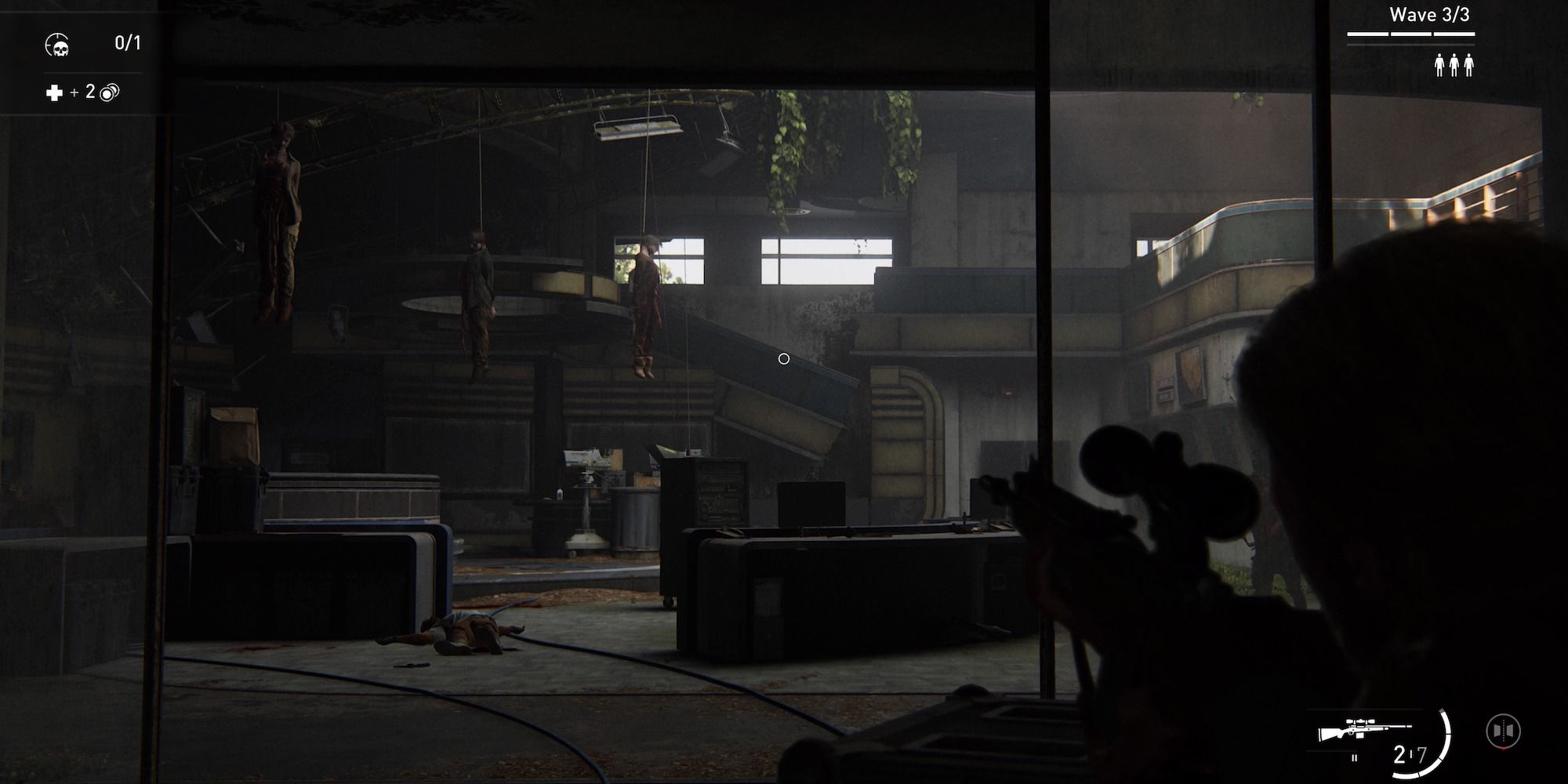Viewport: 1568px width, 784px height.
Task: Select the supplements pills icon
Action: [111, 93]
